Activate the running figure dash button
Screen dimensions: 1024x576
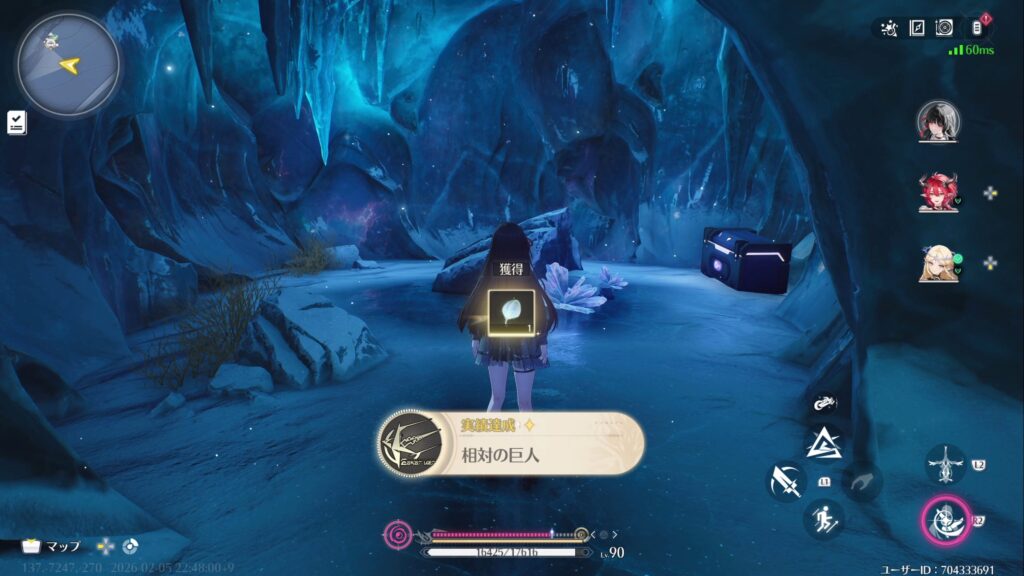coord(825,519)
